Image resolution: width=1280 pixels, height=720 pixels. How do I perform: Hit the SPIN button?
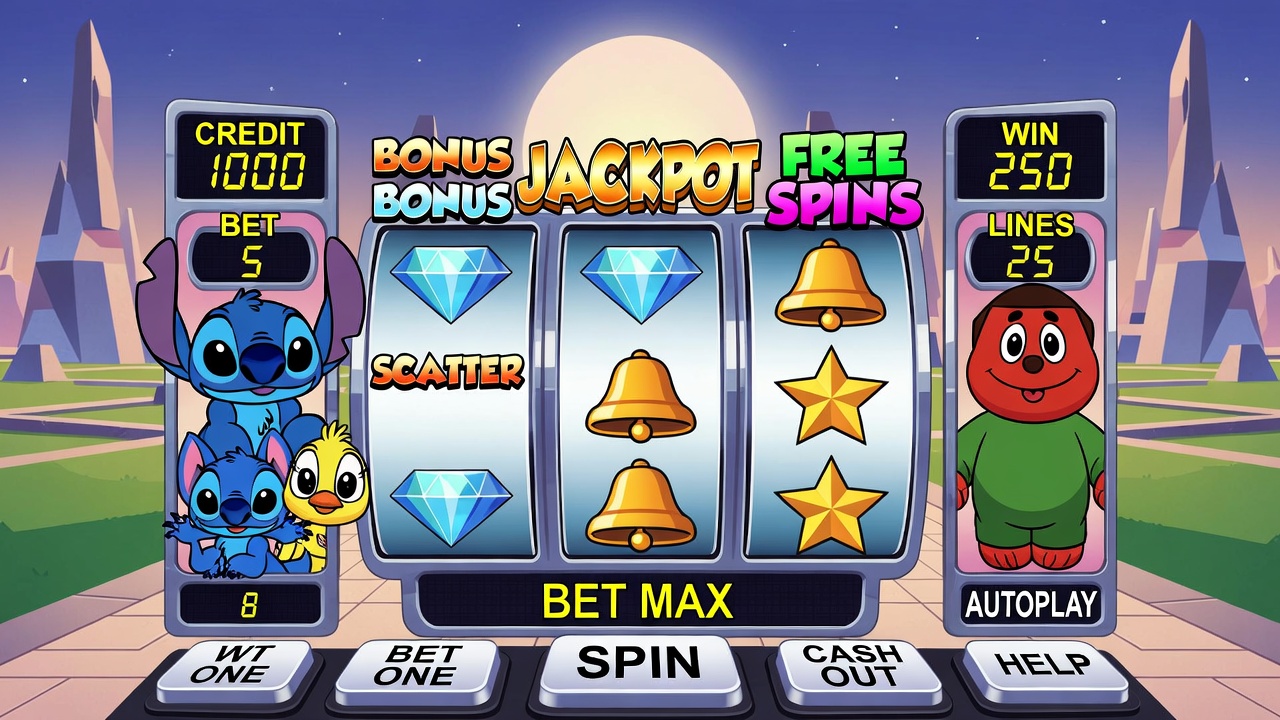[639, 664]
